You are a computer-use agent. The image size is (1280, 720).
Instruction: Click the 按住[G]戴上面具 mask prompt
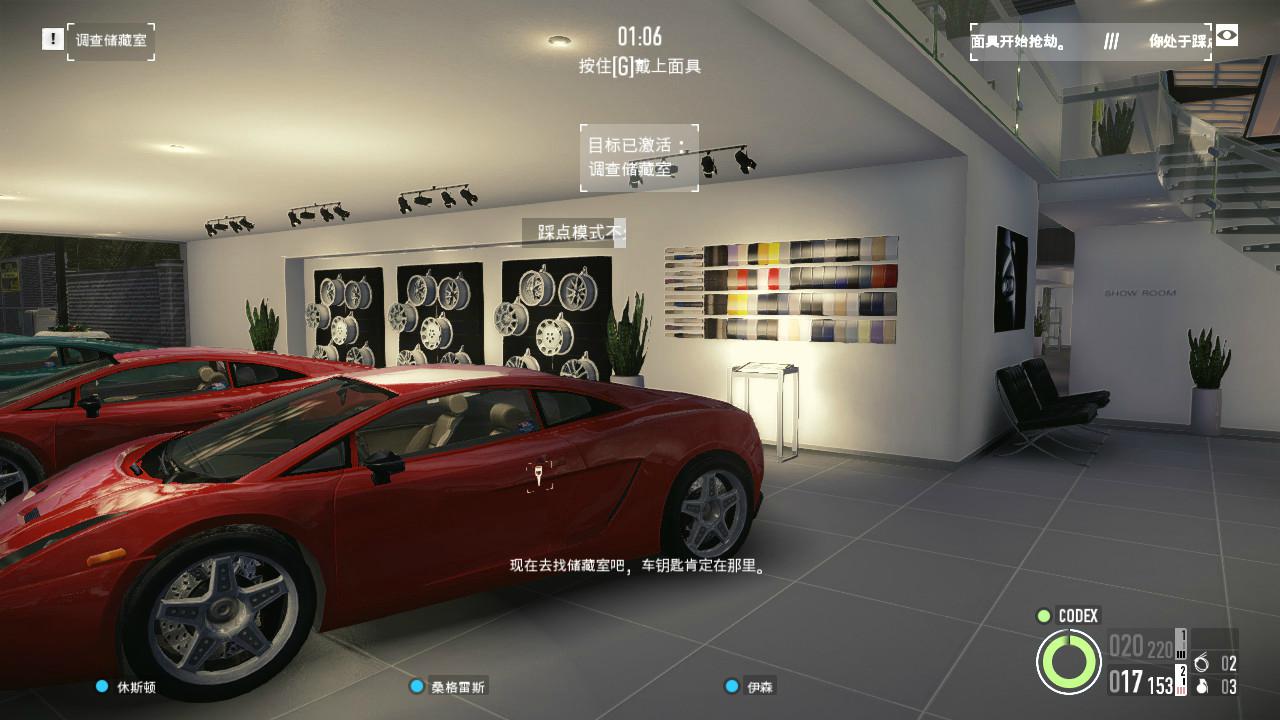tap(640, 67)
